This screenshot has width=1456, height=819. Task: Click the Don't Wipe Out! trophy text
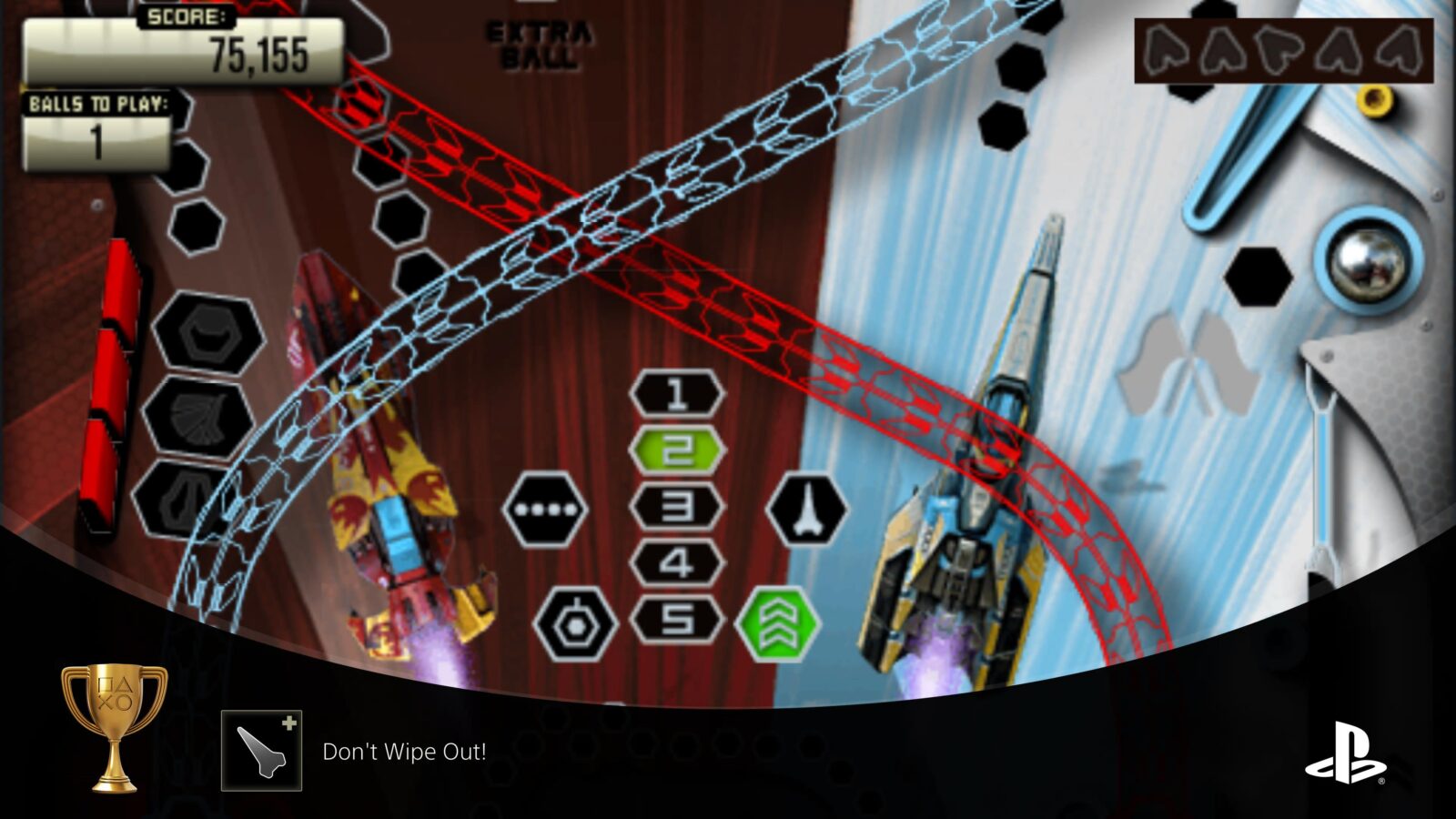tap(405, 752)
